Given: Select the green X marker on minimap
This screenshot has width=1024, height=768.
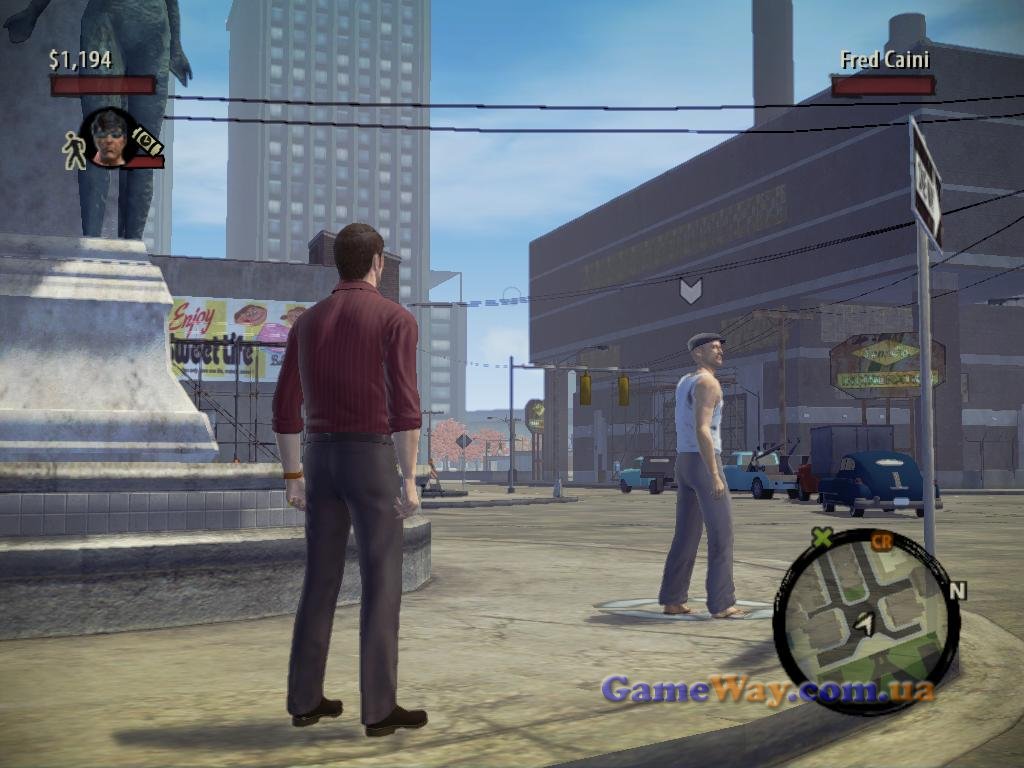Looking at the screenshot, I should coord(822,538).
